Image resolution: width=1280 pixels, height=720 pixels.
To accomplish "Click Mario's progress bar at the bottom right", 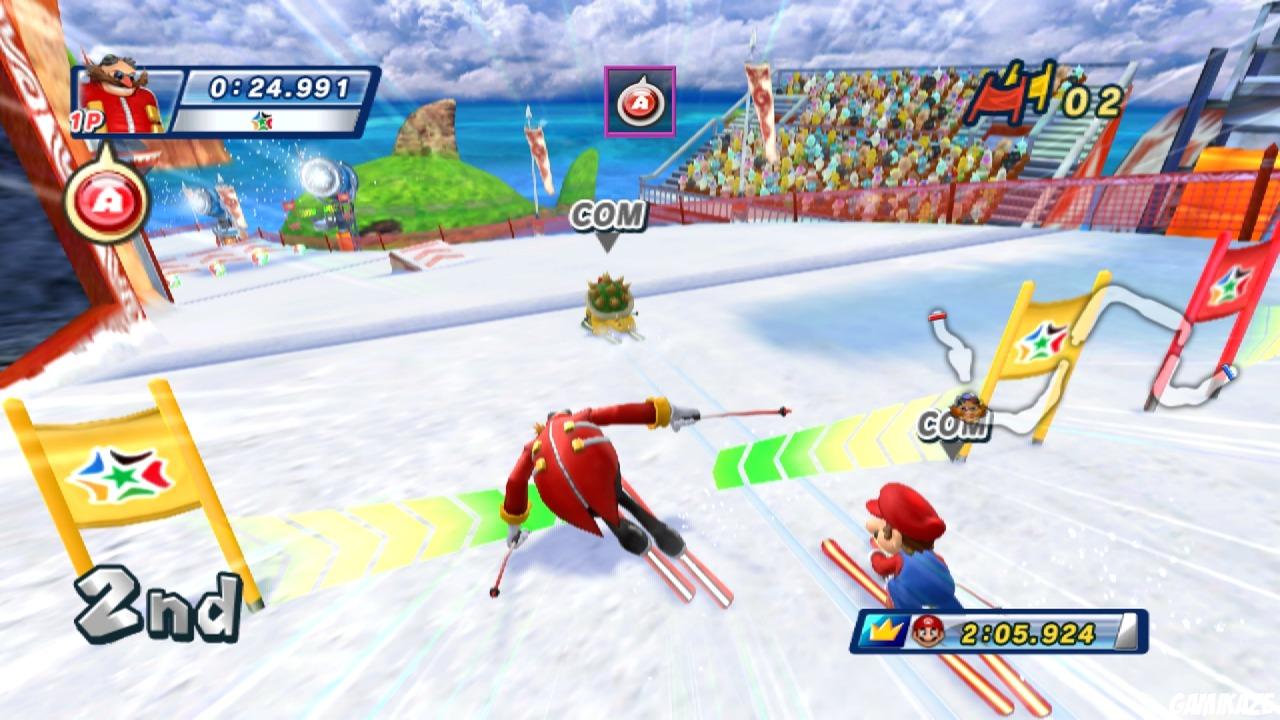I will pyautogui.click(x=1000, y=631).
